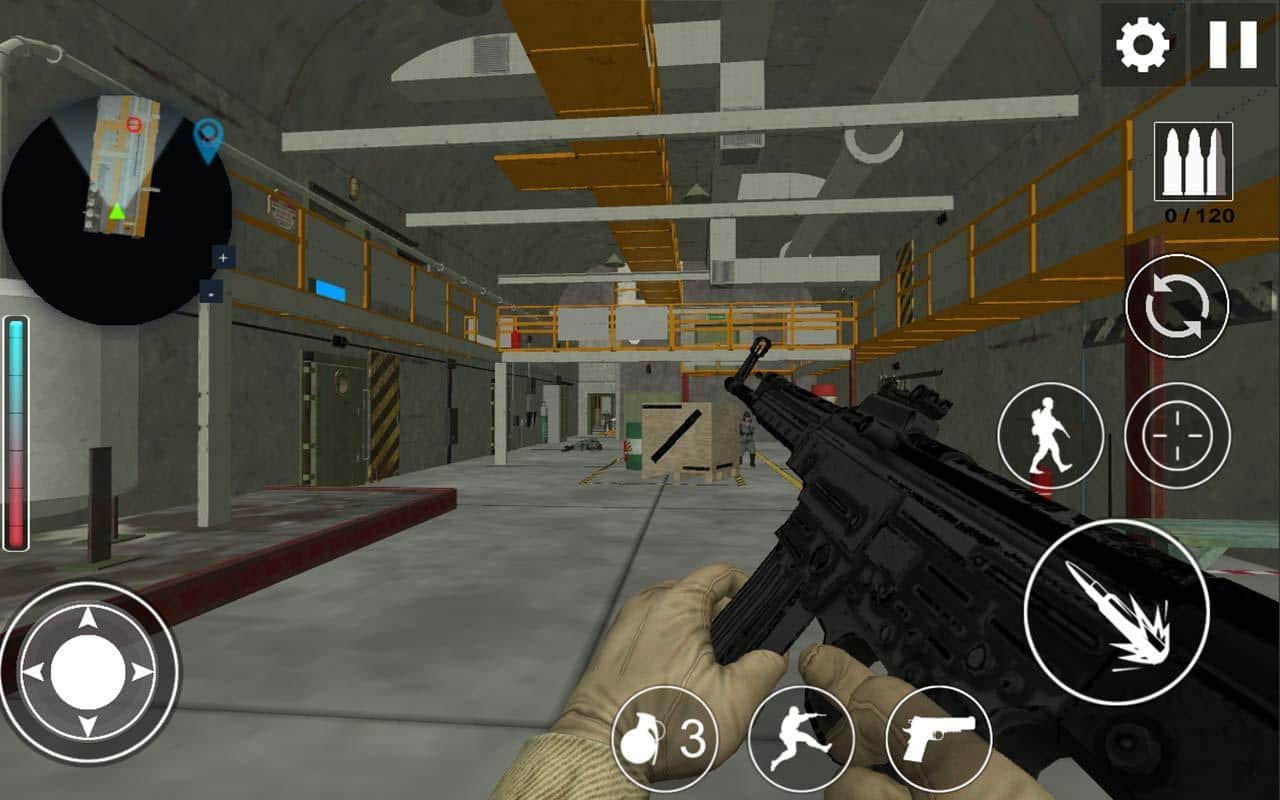The image size is (1280, 800).
Task: Zoom out the minimap with minus button
Action: pyautogui.click(x=211, y=292)
